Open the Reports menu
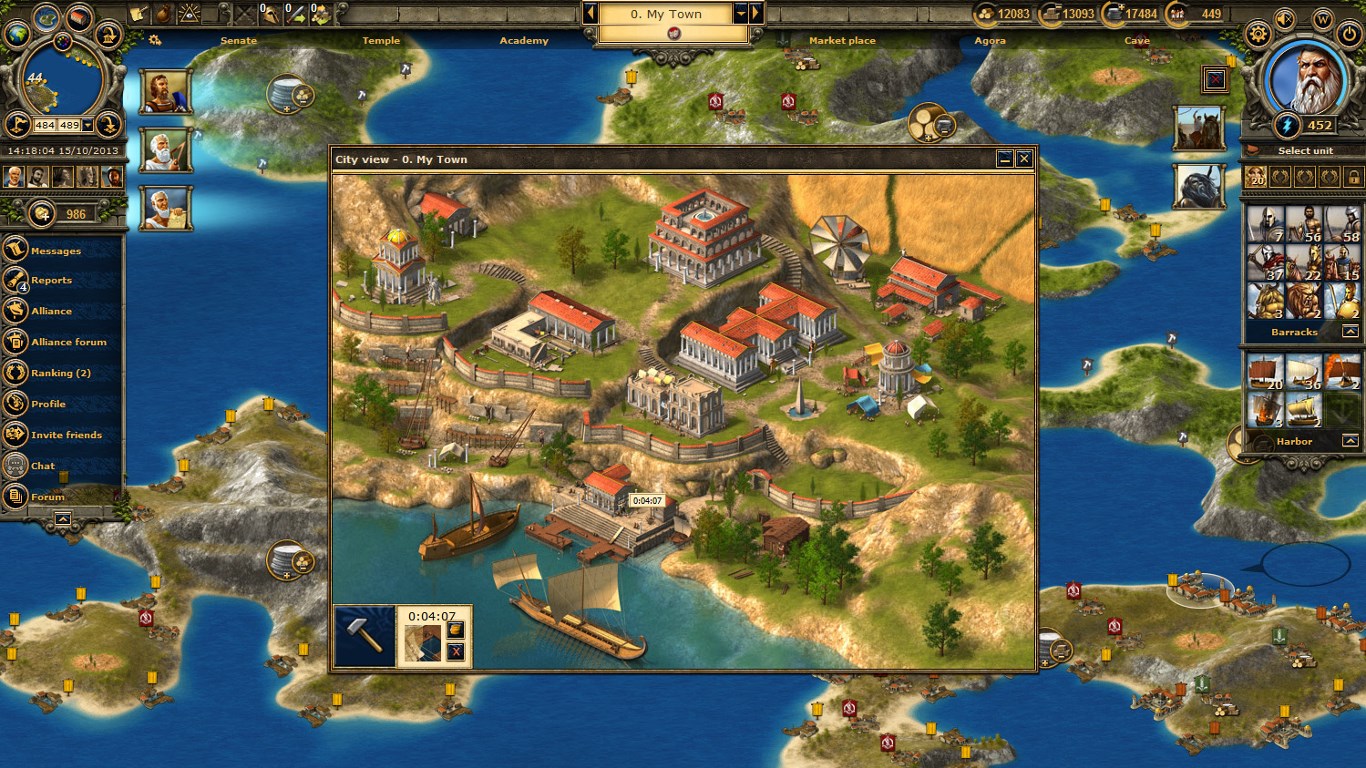The width and height of the screenshot is (1366, 768). point(50,280)
